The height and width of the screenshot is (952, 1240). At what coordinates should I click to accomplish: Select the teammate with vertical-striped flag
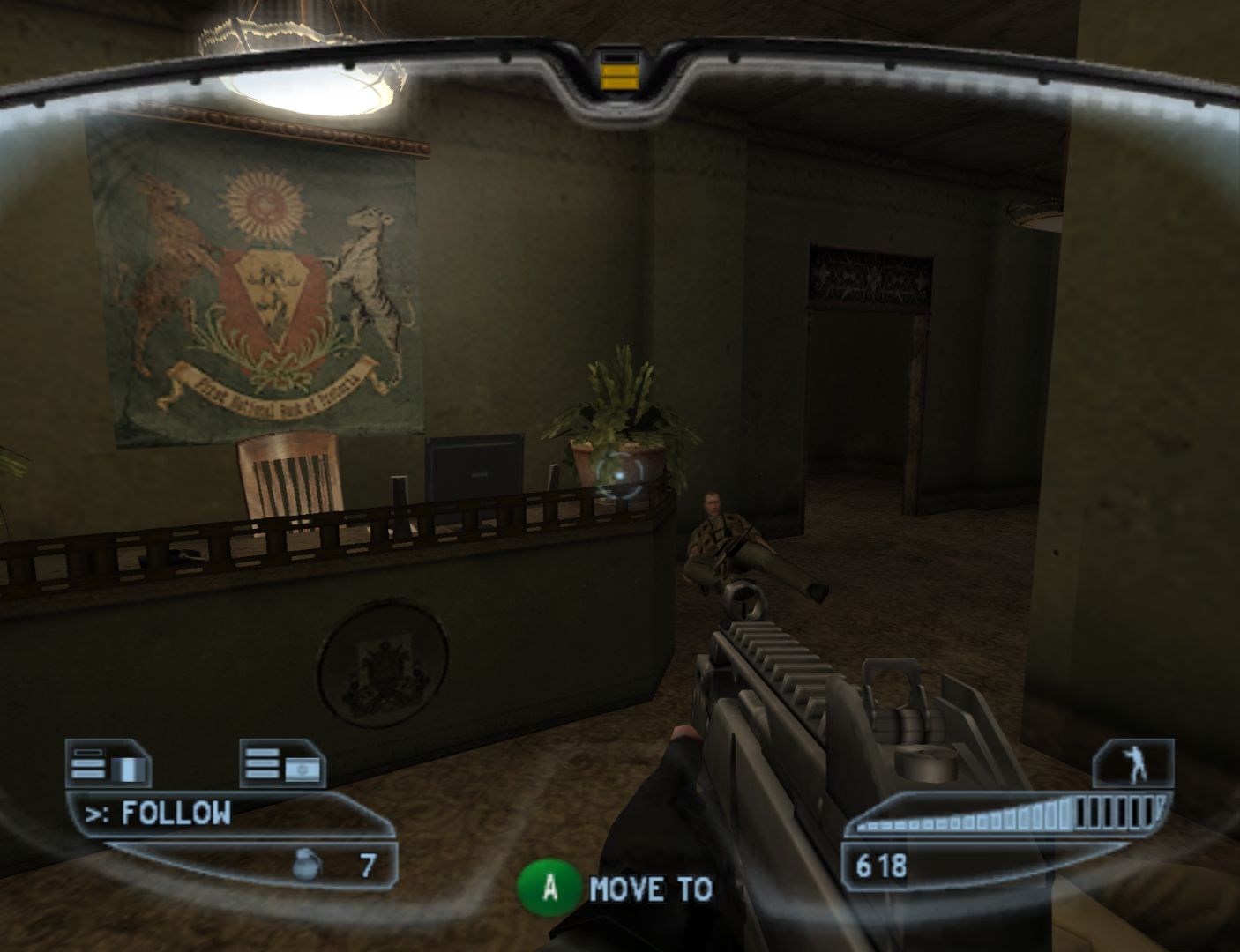click(109, 764)
